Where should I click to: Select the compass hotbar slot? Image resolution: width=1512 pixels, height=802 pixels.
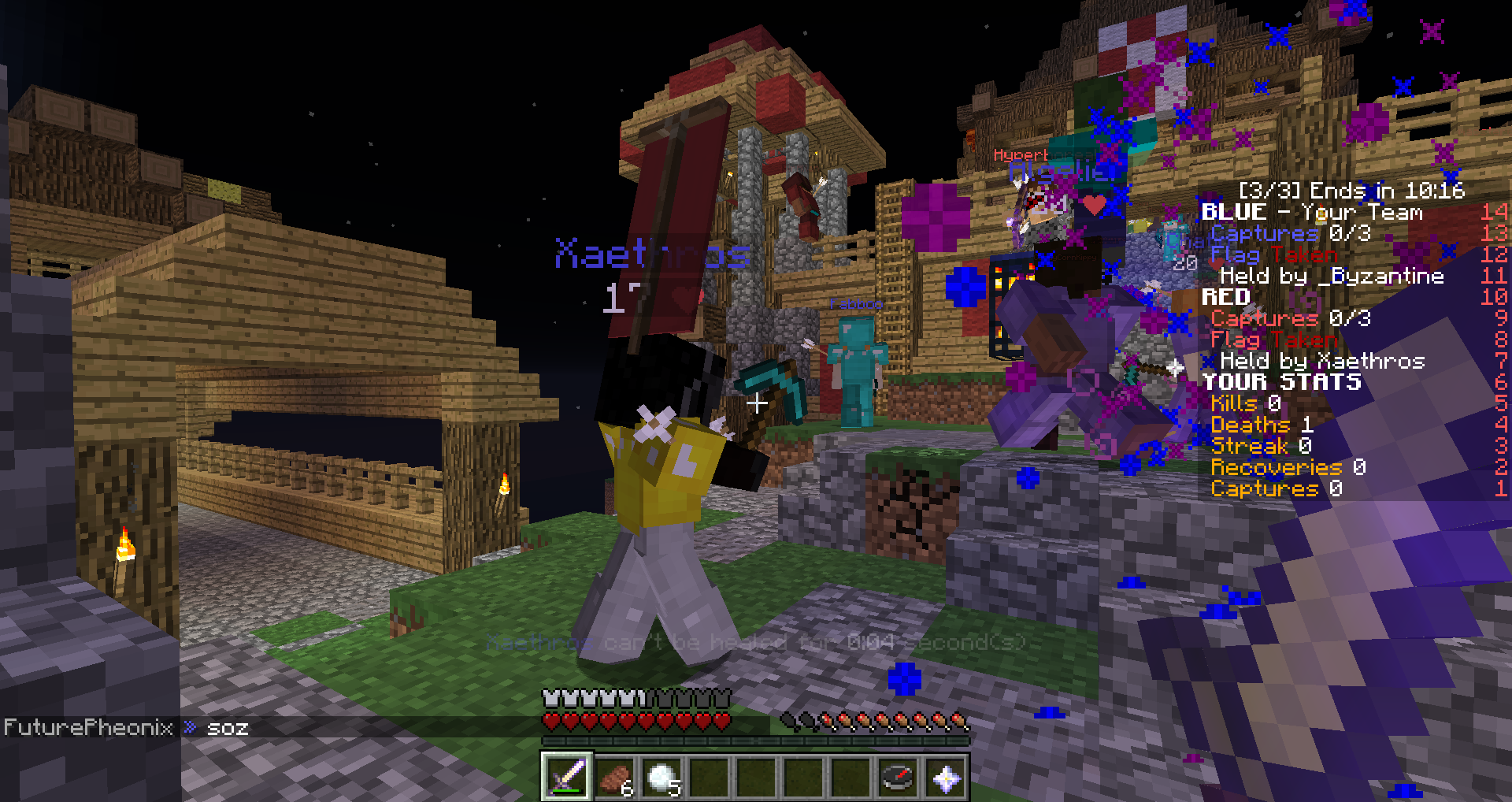899,778
